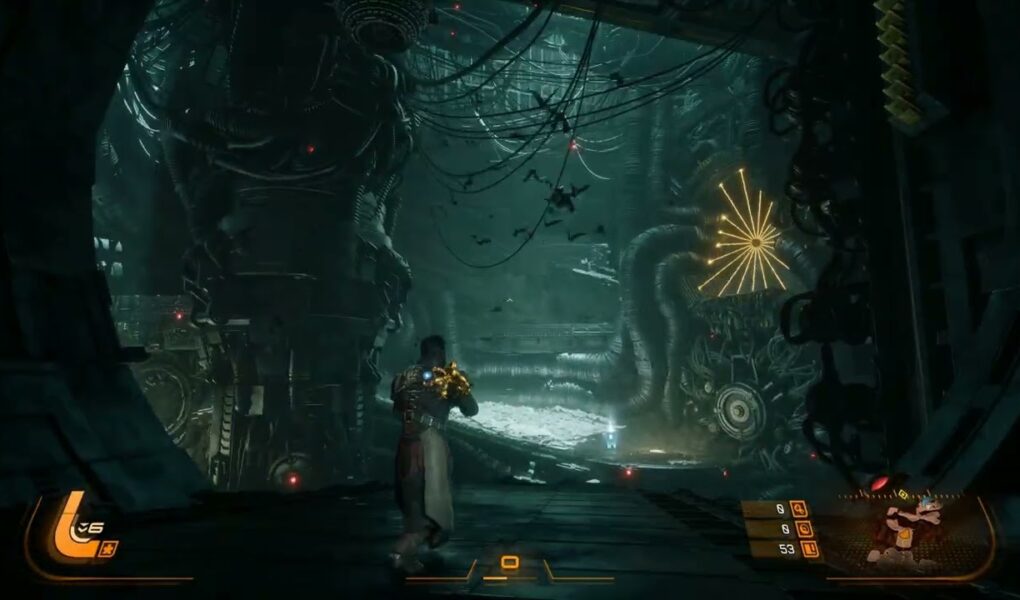Click the yellow diamond marker on the compass strip
1020x600 pixels.
pos(904,493)
